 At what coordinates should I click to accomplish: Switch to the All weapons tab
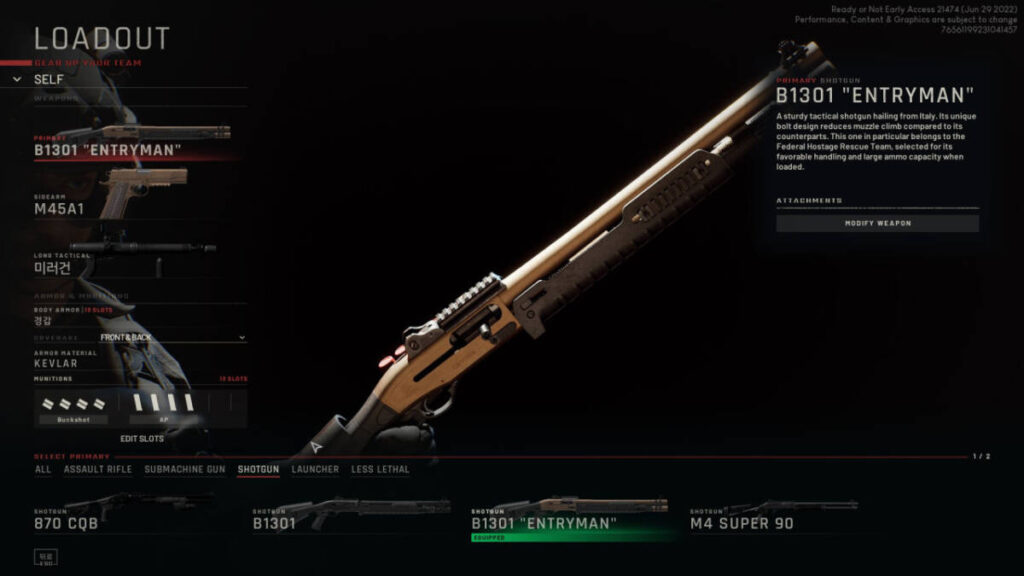(x=43, y=469)
